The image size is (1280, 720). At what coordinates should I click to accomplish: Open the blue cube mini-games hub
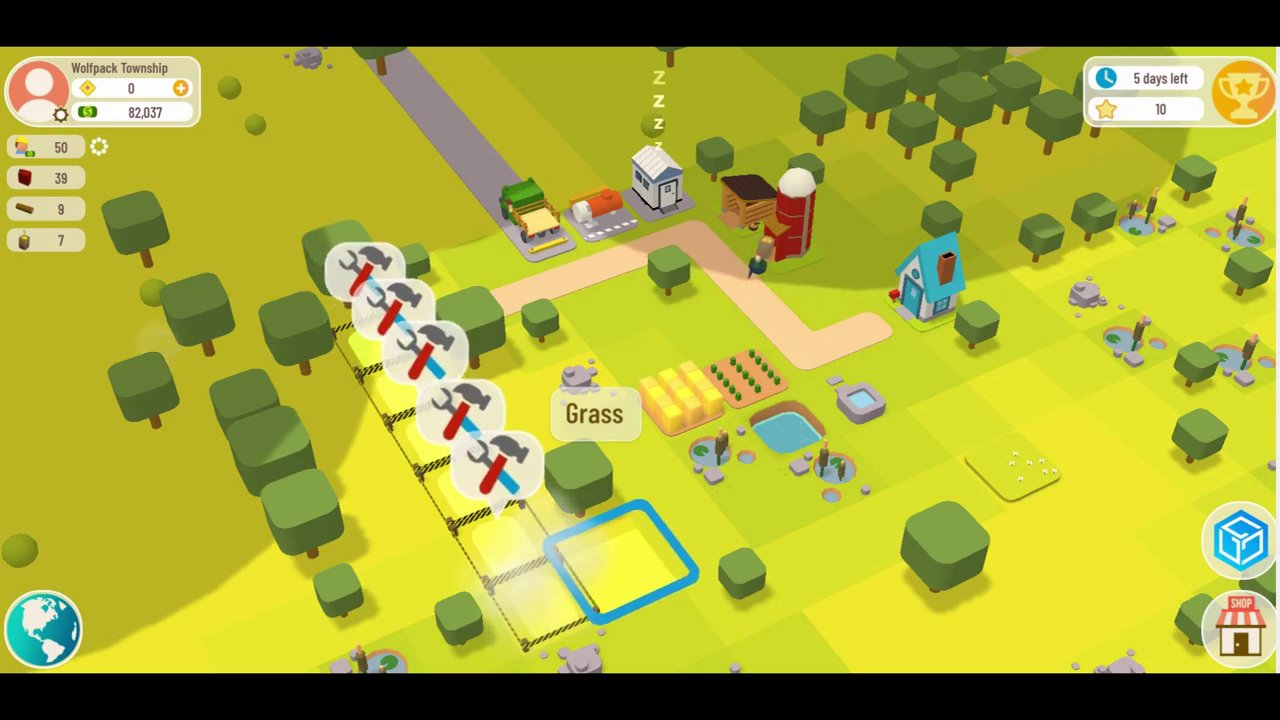click(x=1240, y=540)
